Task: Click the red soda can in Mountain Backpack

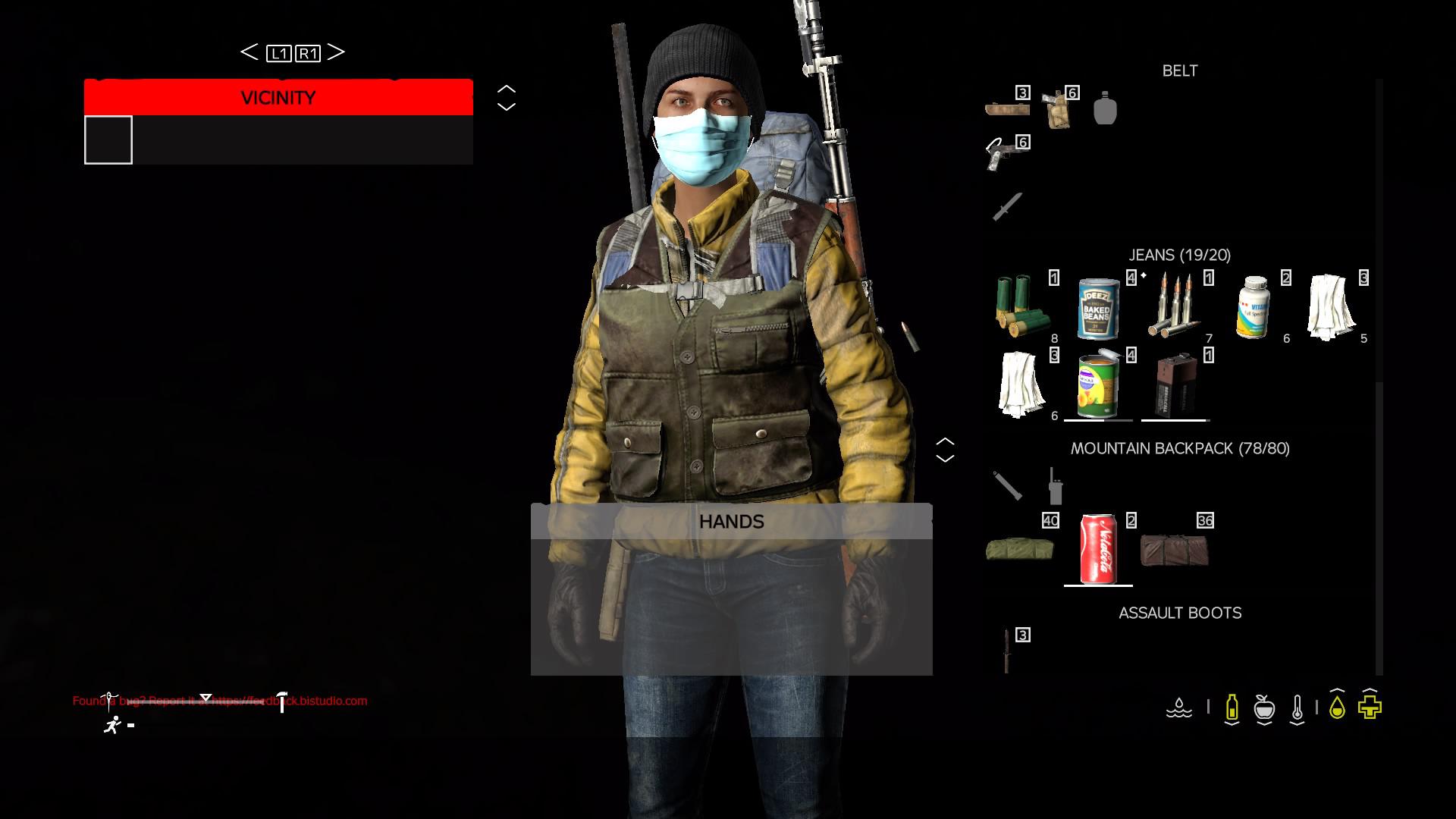Action: (1098, 548)
